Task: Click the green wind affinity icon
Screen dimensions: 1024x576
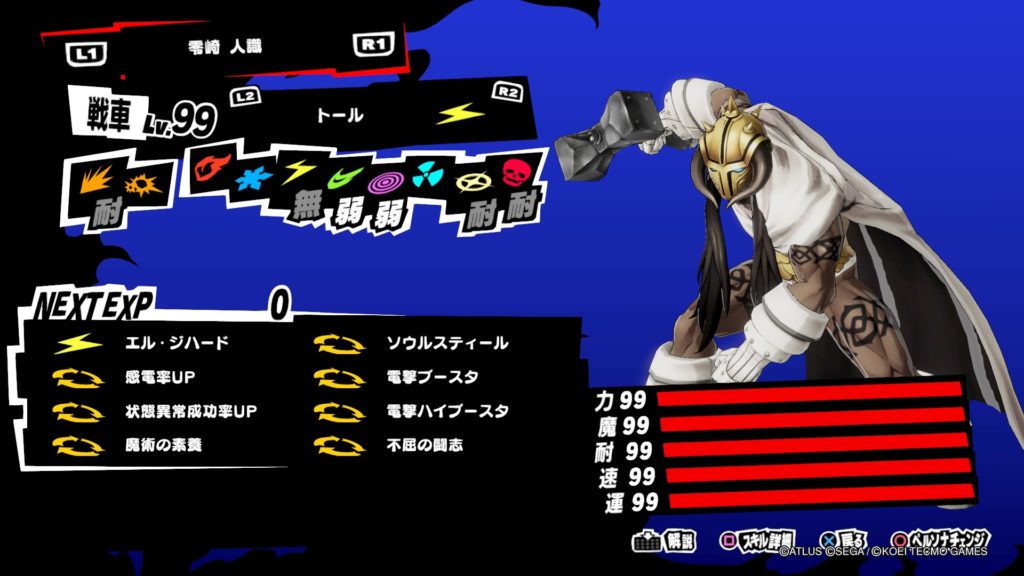Action: tap(341, 181)
